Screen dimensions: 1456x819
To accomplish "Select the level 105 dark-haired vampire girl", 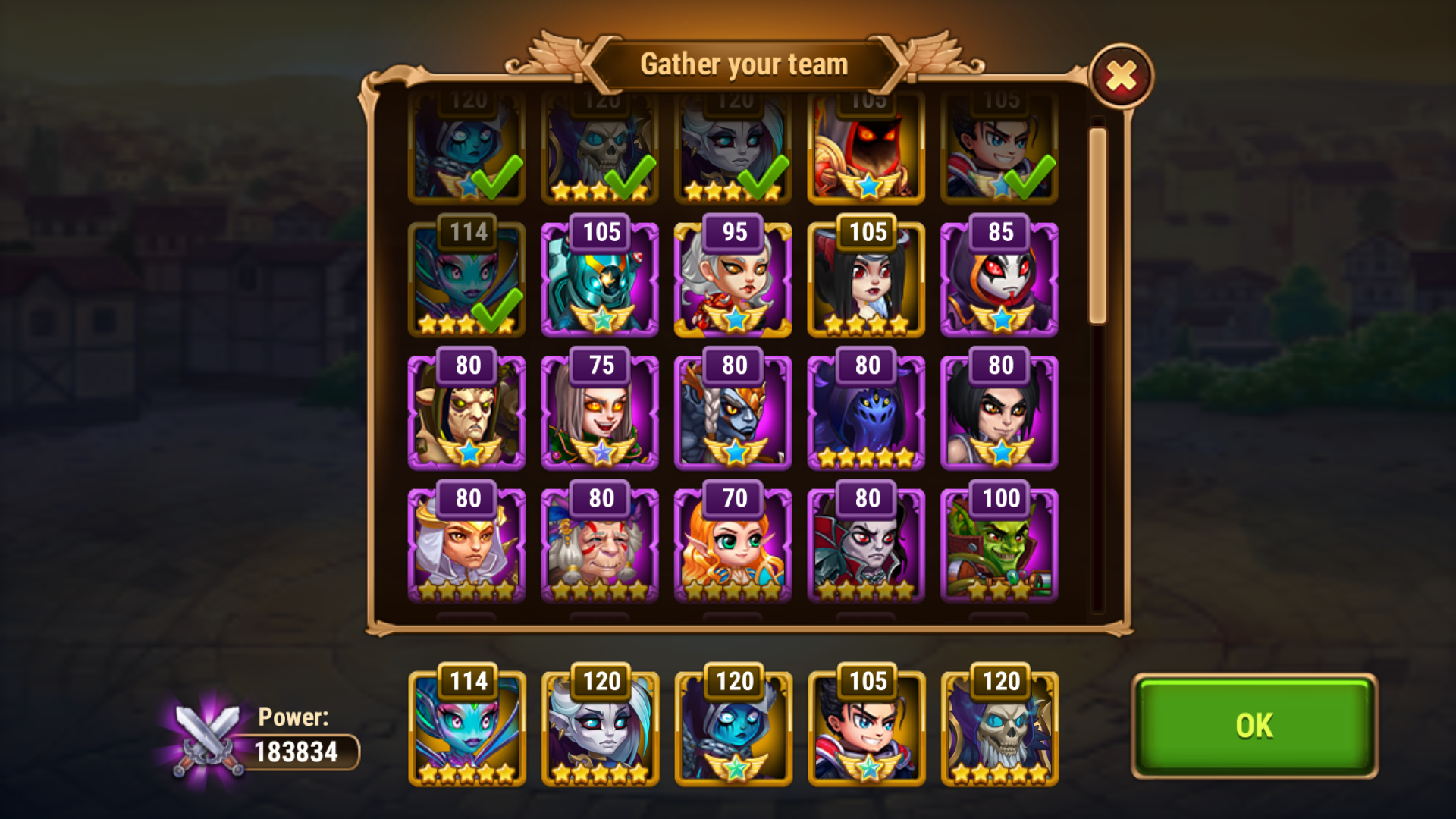I will click(865, 281).
